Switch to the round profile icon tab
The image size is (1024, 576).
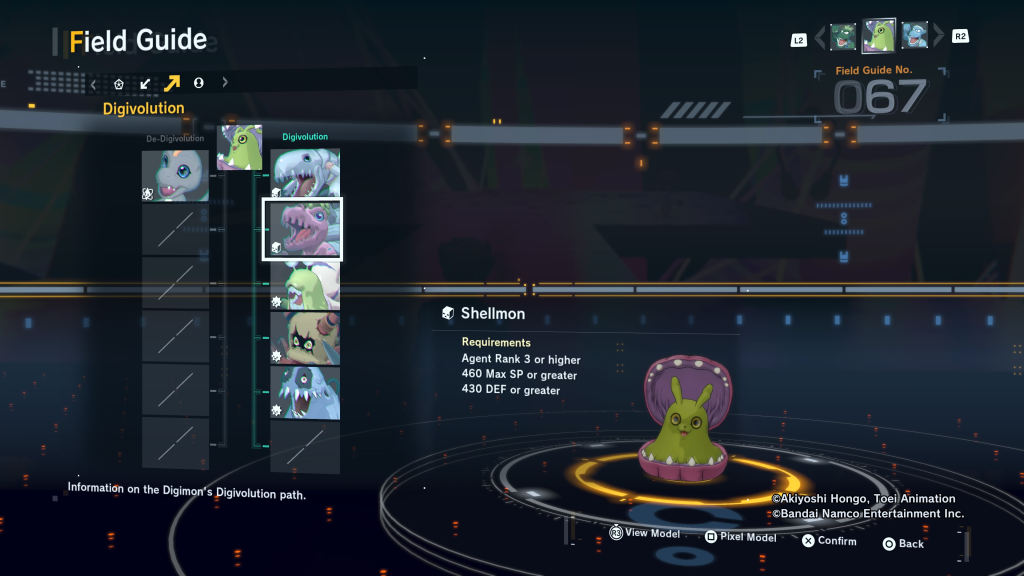[x=199, y=83]
